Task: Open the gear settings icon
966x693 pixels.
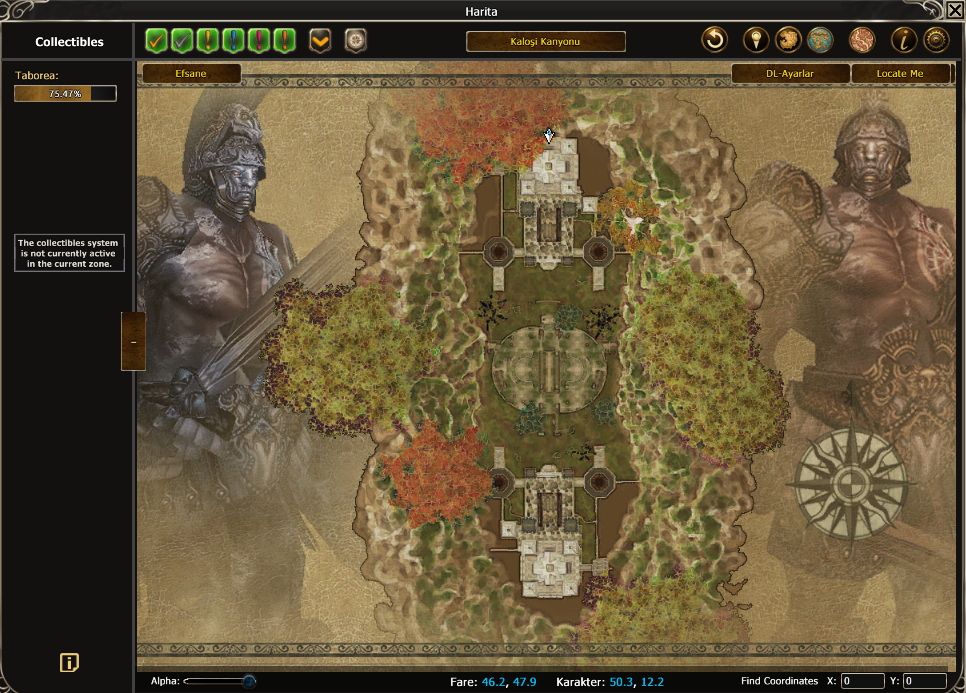Action: [936, 41]
